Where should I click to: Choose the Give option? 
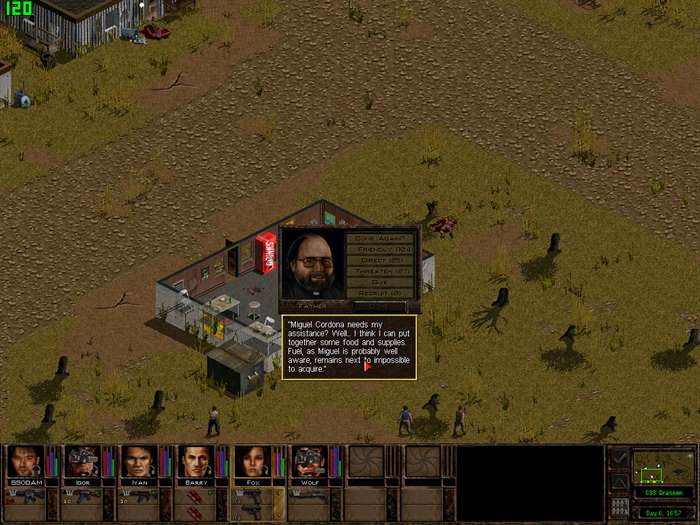click(380, 282)
